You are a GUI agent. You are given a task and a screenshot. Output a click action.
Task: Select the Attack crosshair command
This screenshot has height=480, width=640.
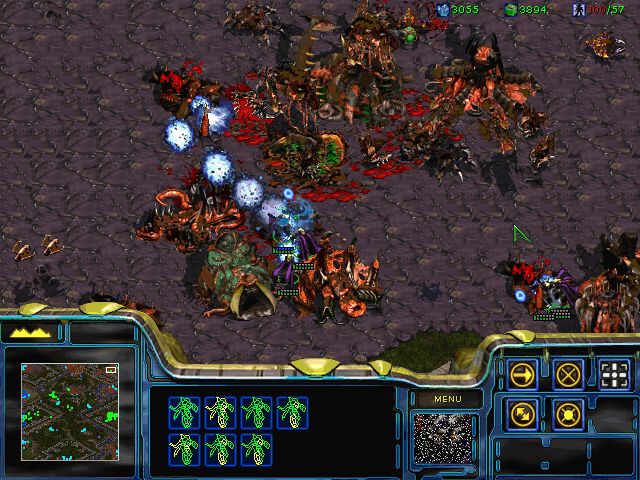(x=615, y=374)
